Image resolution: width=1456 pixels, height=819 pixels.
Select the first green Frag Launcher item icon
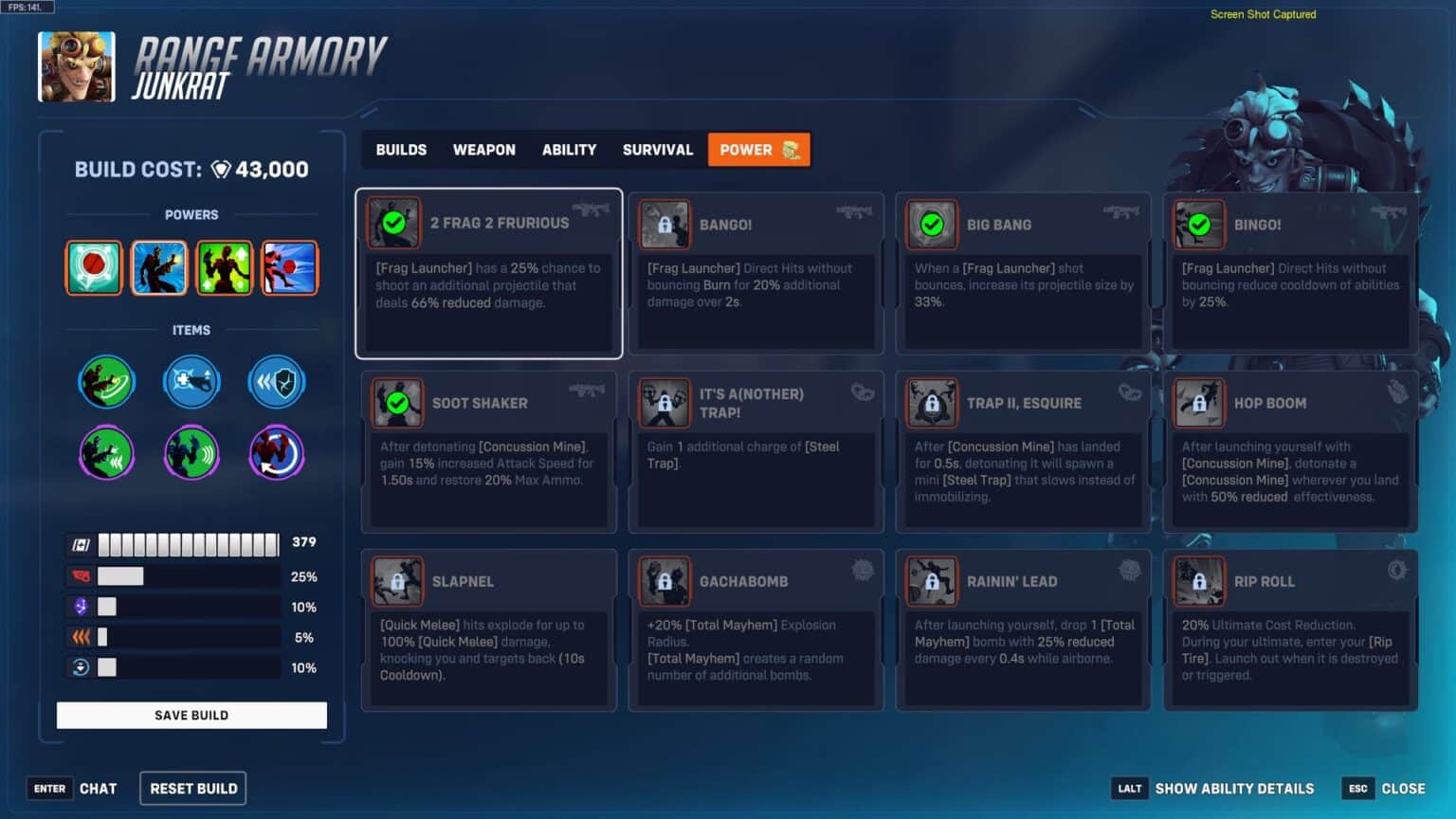[107, 381]
